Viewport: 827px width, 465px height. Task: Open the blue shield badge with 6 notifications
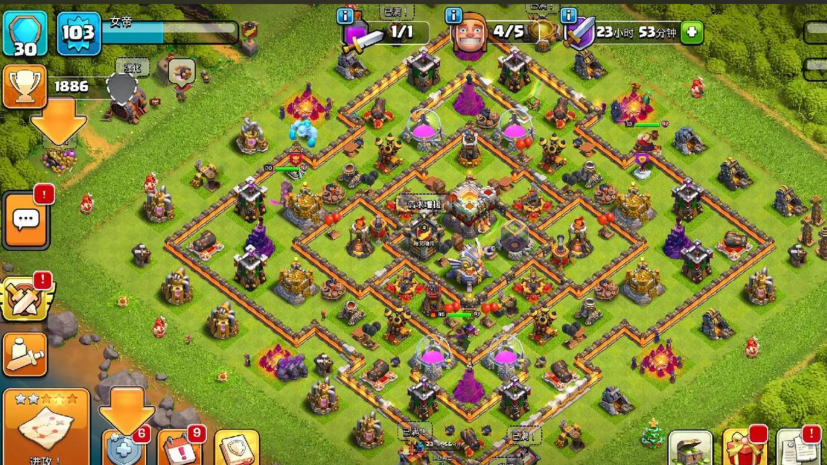pos(124,447)
